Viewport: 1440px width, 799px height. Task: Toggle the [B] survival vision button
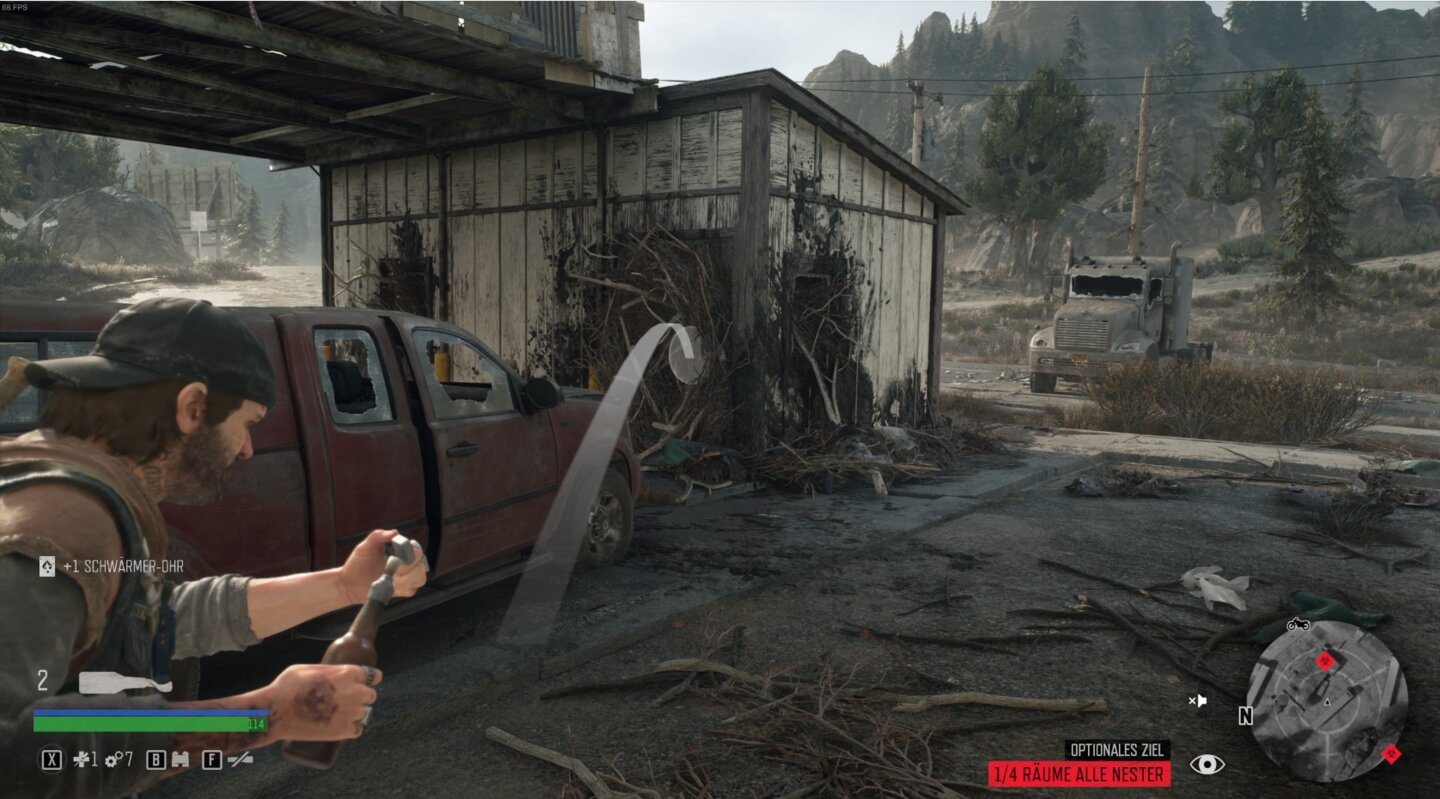click(154, 758)
